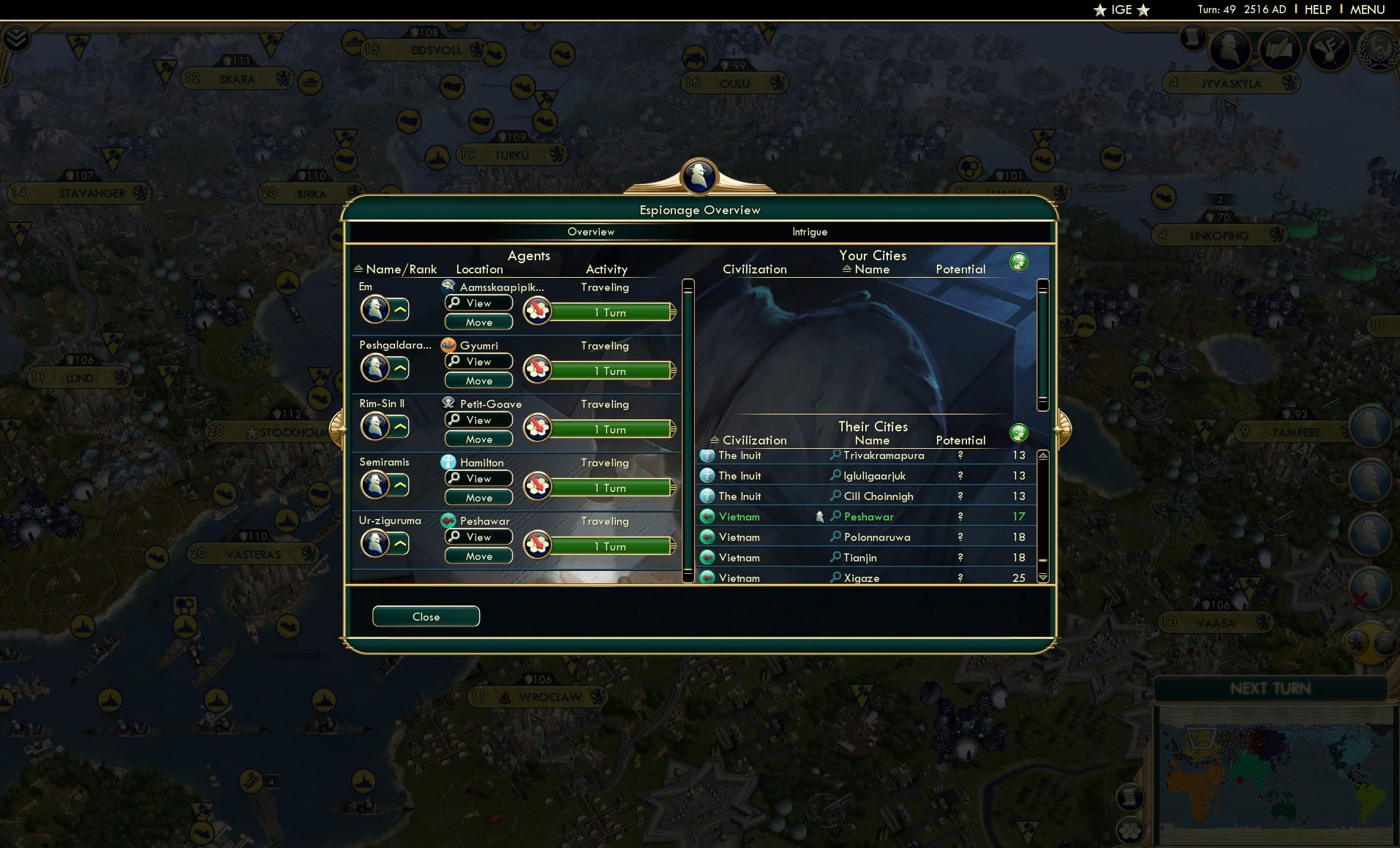
Task: Click Em's 1 Turn travel progress bar
Action: pyautogui.click(x=610, y=312)
